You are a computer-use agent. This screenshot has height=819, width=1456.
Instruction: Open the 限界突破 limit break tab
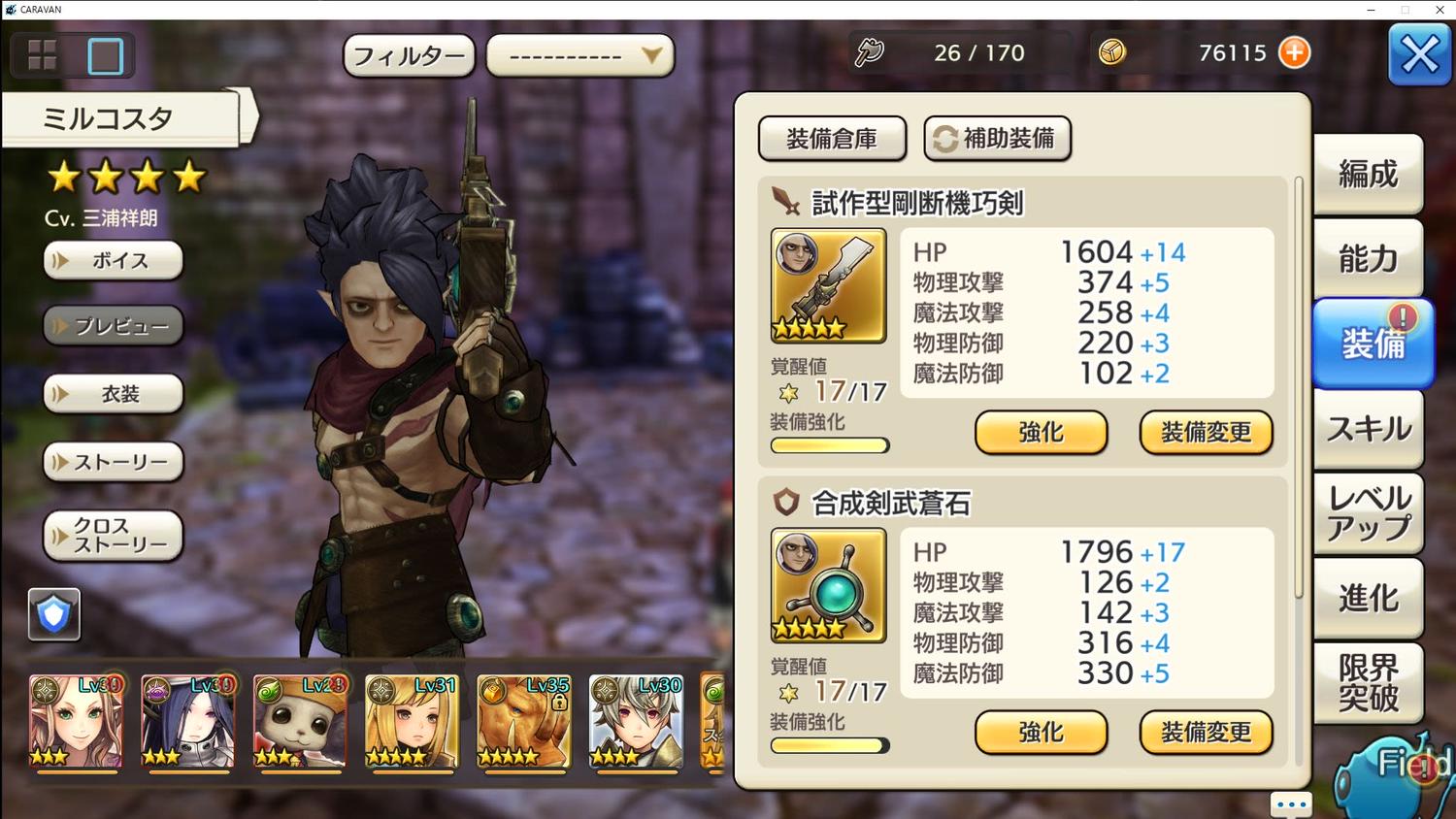(1368, 682)
